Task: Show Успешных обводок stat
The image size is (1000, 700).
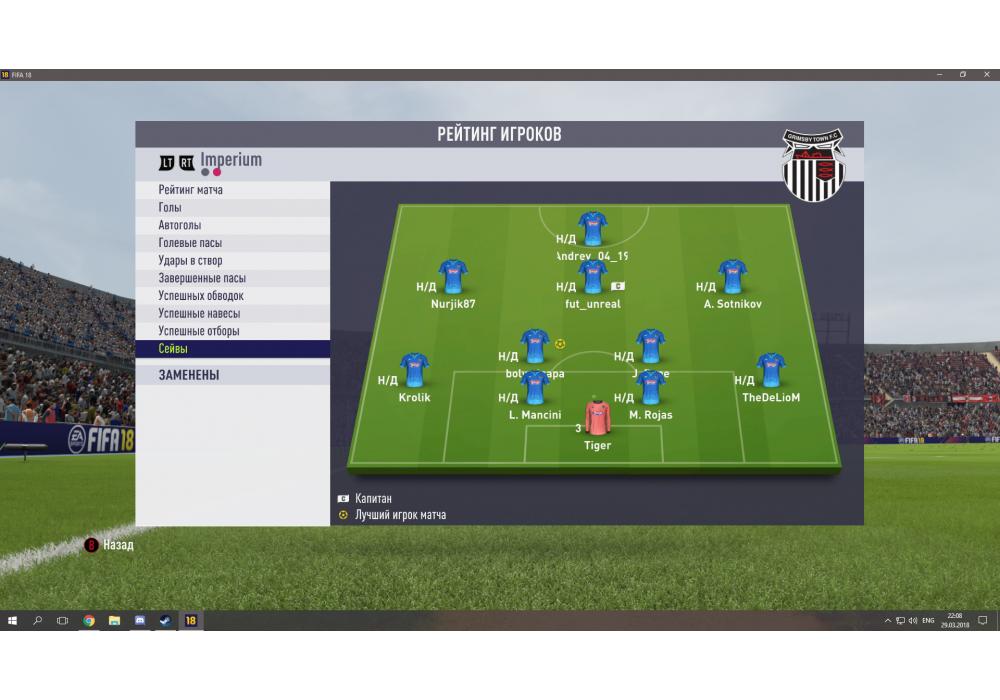Action: click(x=201, y=296)
